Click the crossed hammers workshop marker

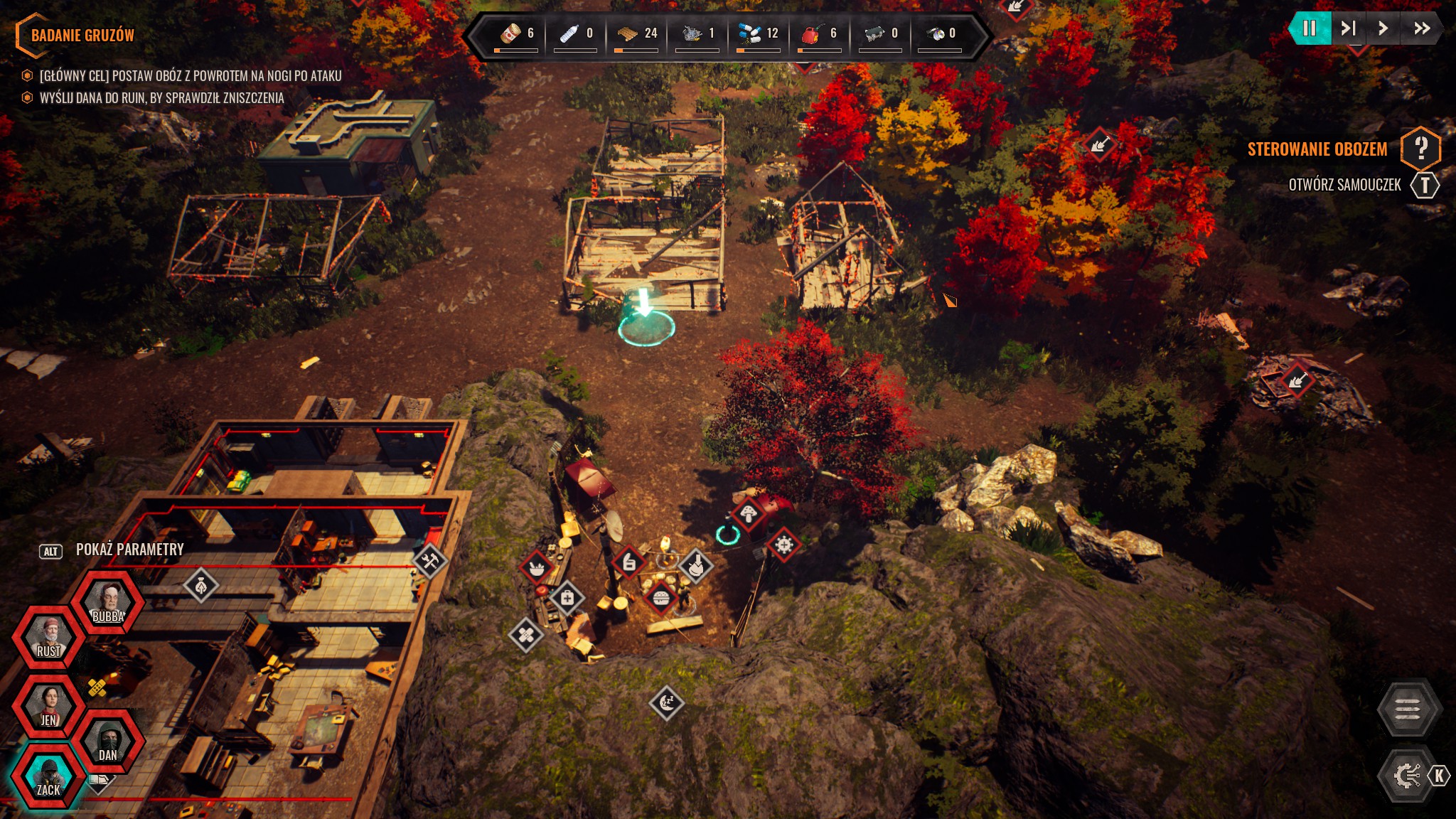pos(429,562)
